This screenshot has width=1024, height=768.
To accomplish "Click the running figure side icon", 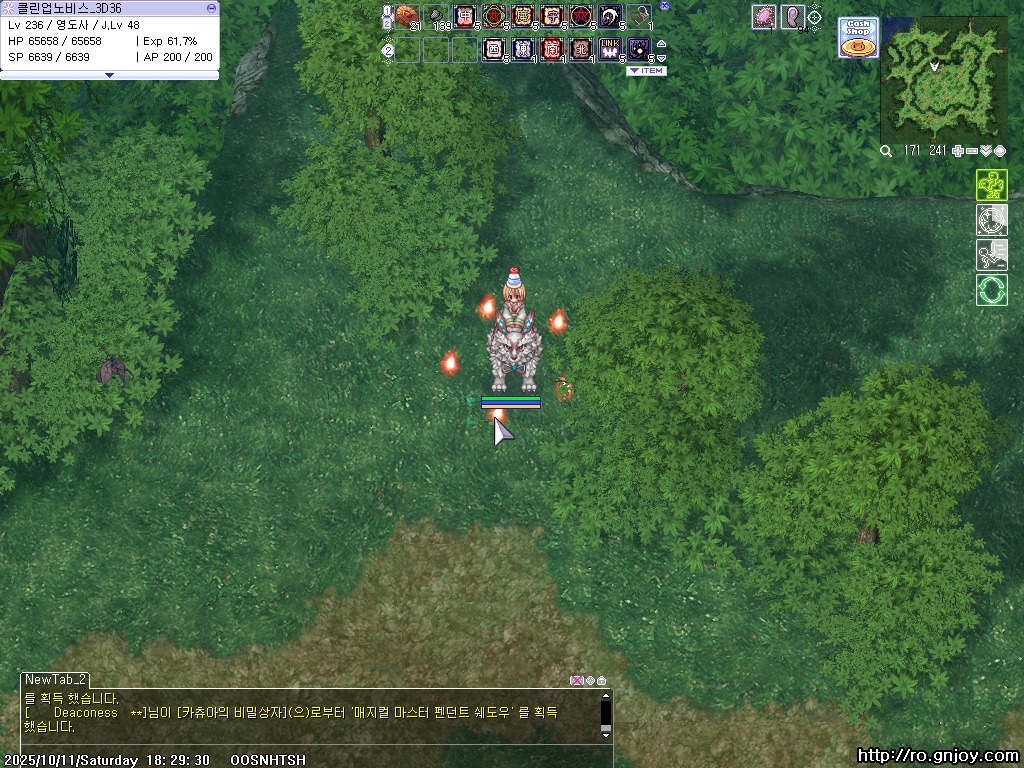I will [991, 255].
